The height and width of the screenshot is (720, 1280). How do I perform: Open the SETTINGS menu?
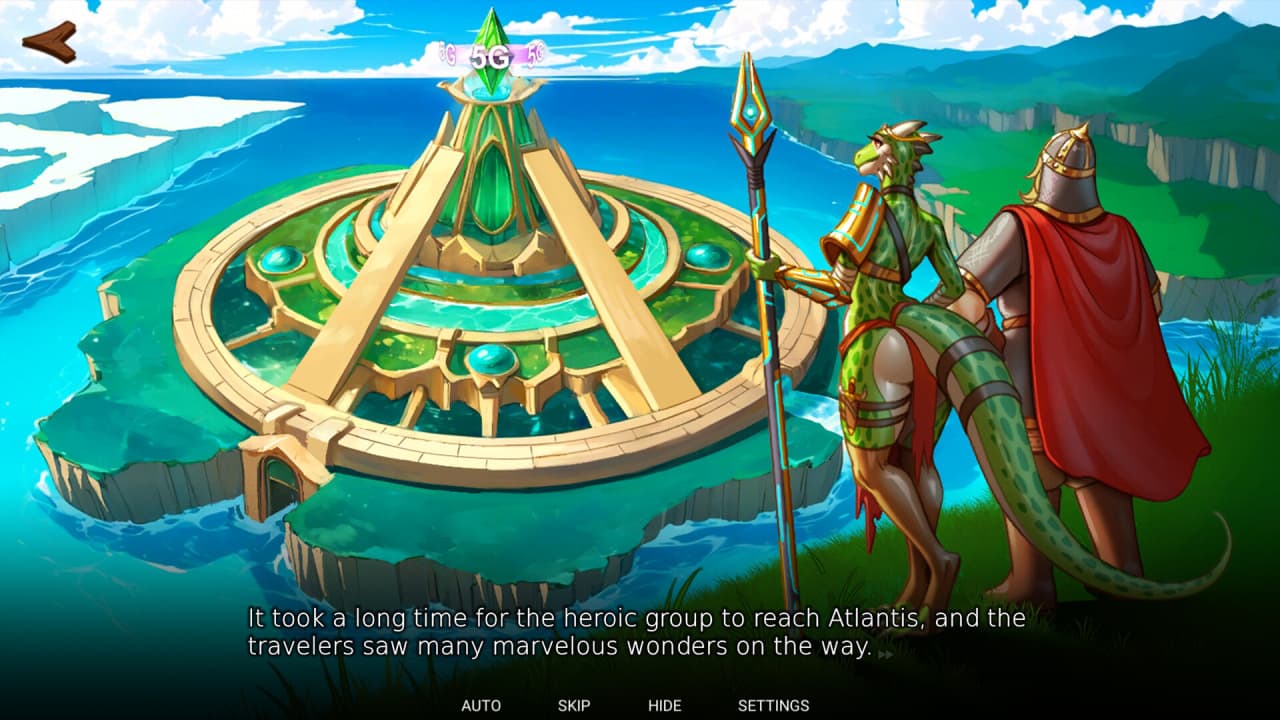773,705
